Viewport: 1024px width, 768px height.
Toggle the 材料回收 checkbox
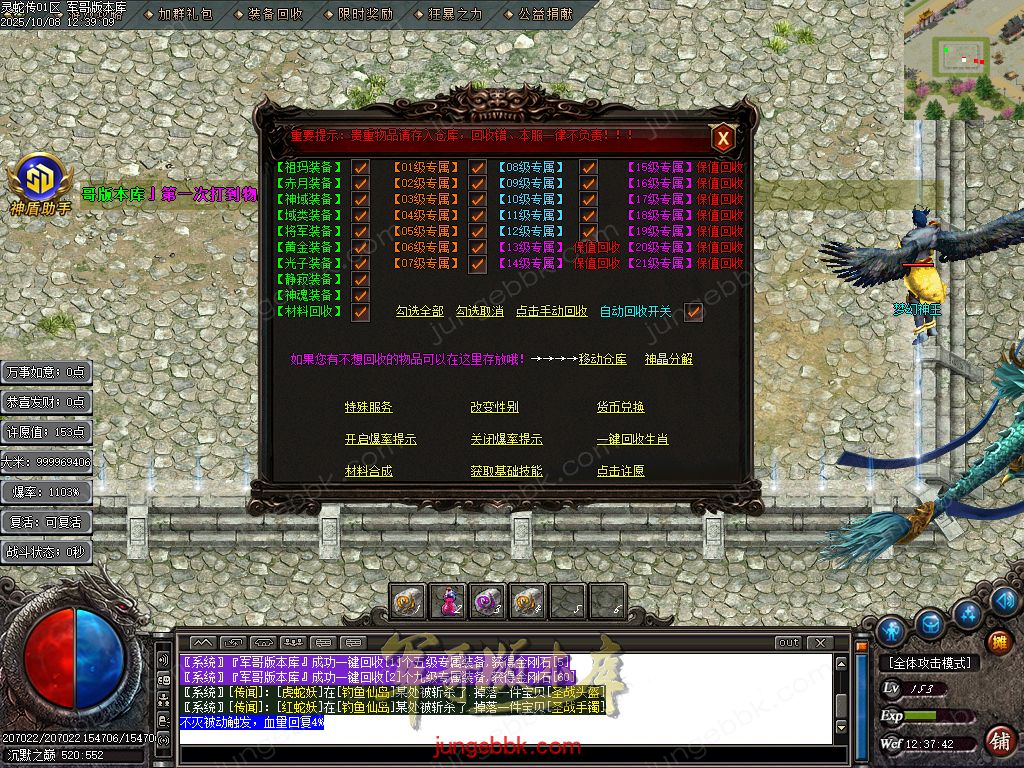tap(361, 312)
